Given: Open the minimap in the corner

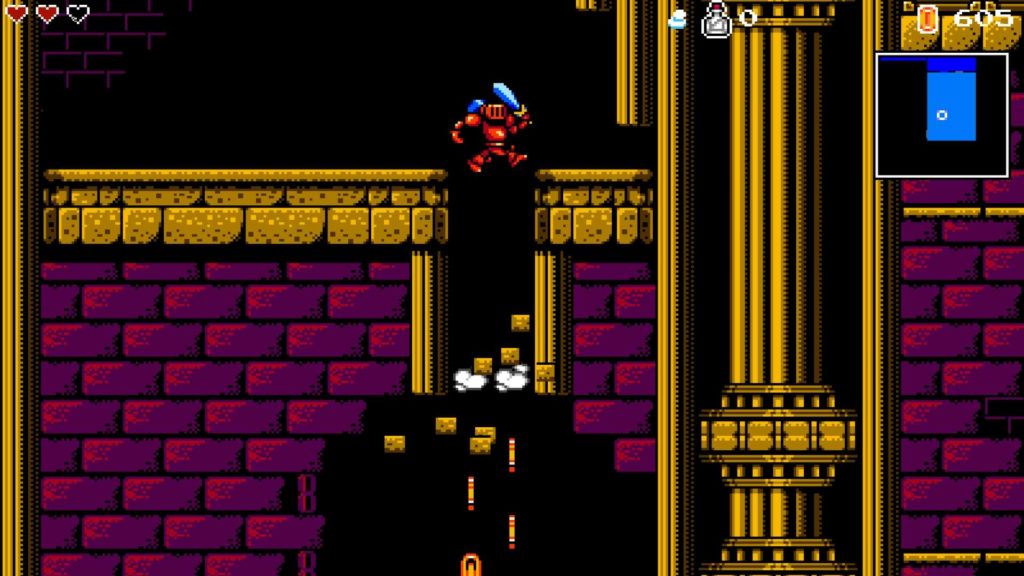Looking at the screenshot, I should pos(941,114).
